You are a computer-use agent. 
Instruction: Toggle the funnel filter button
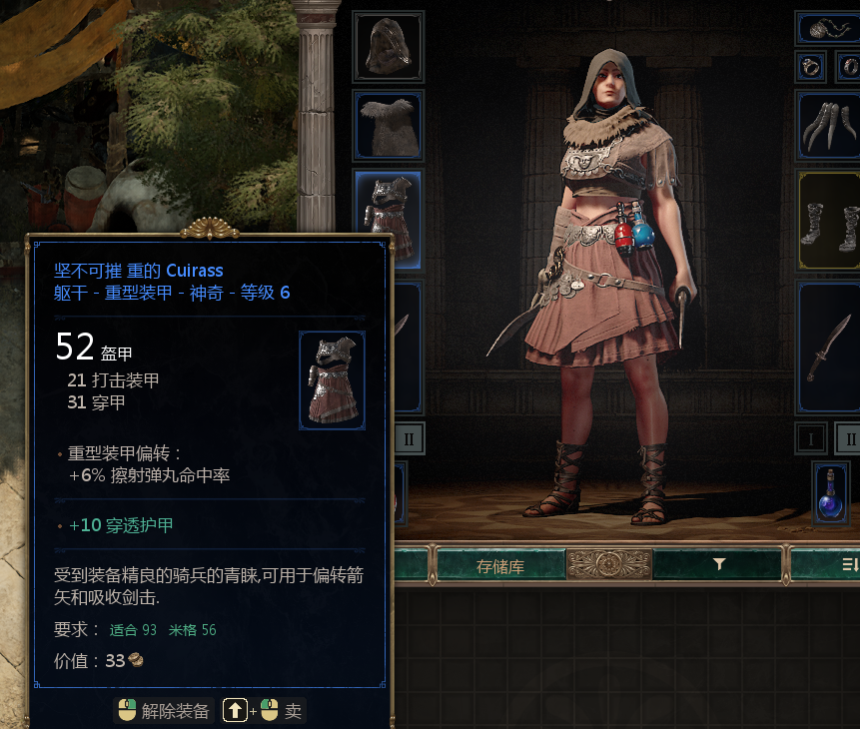(718, 565)
